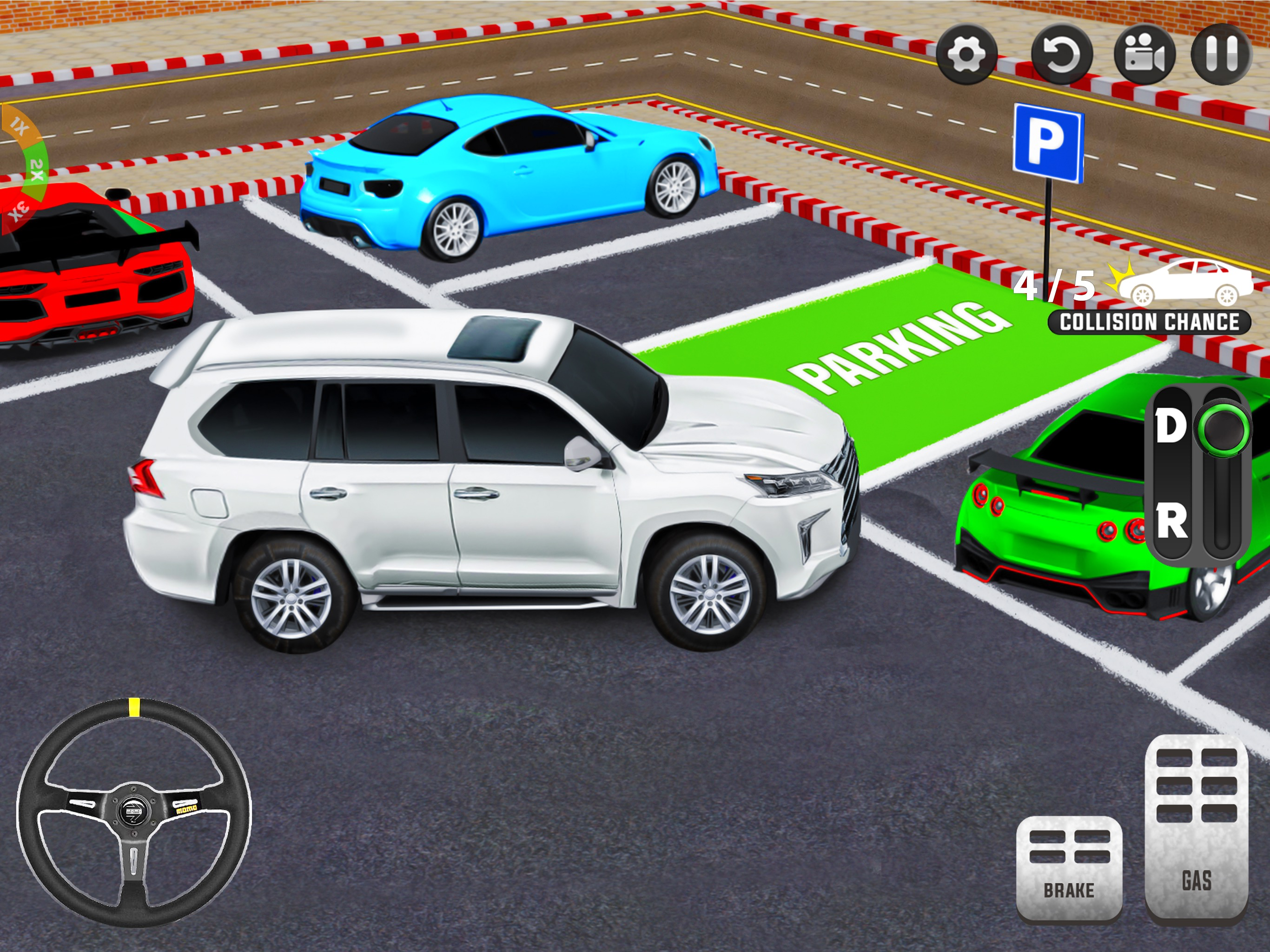Restart the level with the circular arrow
Image resolution: width=1270 pixels, height=952 pixels.
(1061, 54)
